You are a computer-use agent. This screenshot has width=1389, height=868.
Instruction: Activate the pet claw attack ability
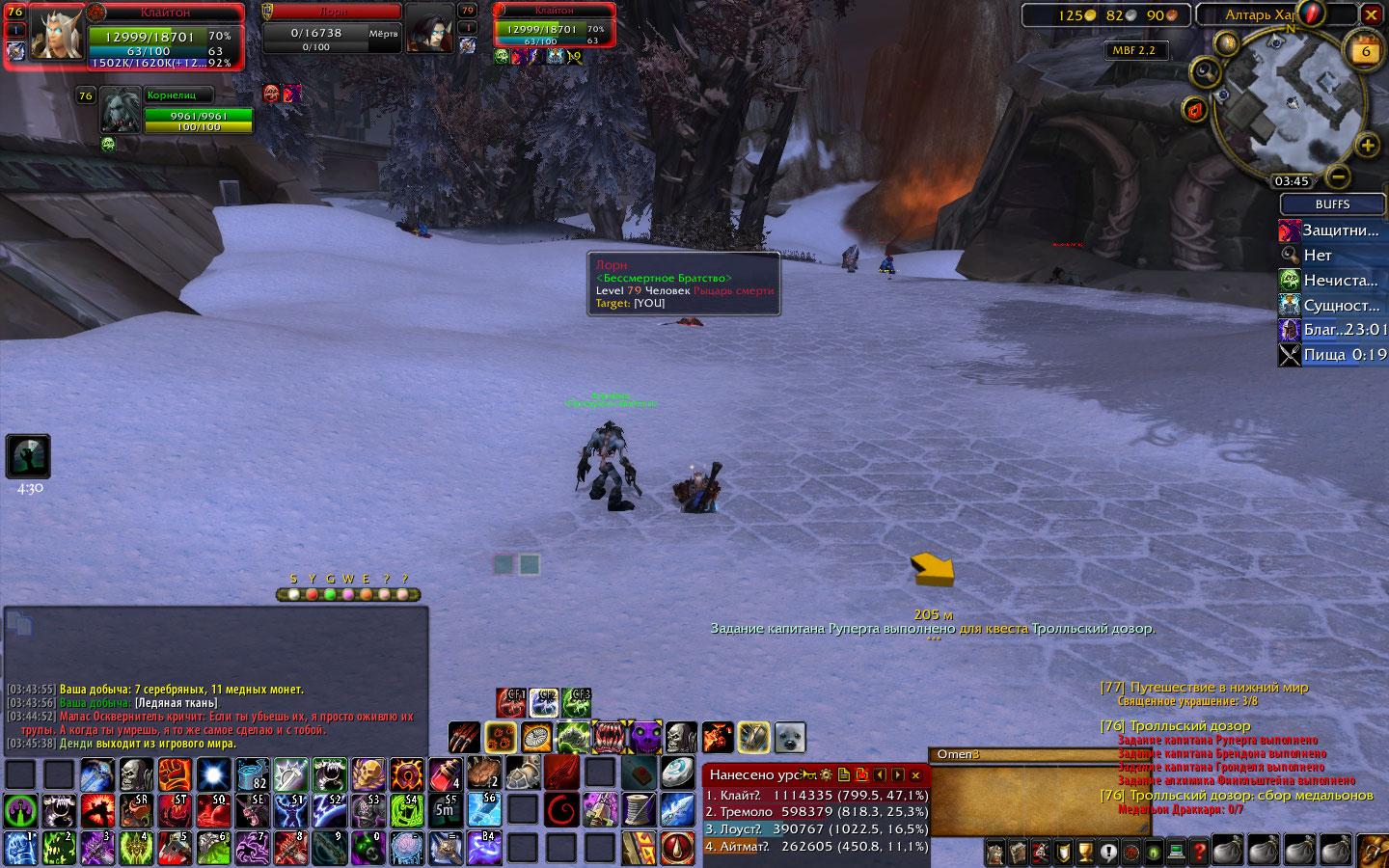464,738
